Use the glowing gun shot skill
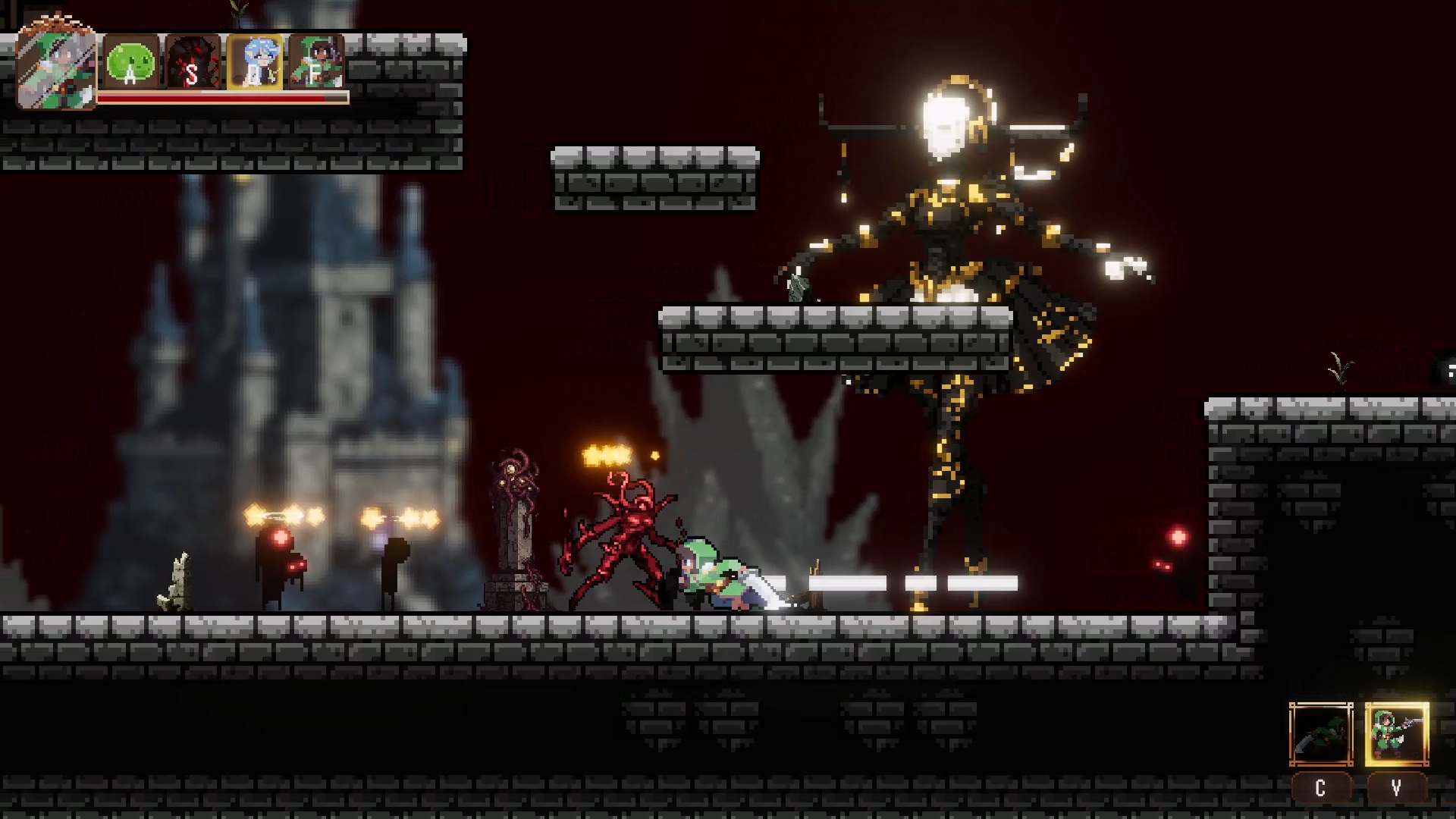Viewport: 1456px width, 819px height. pyautogui.click(x=1397, y=734)
